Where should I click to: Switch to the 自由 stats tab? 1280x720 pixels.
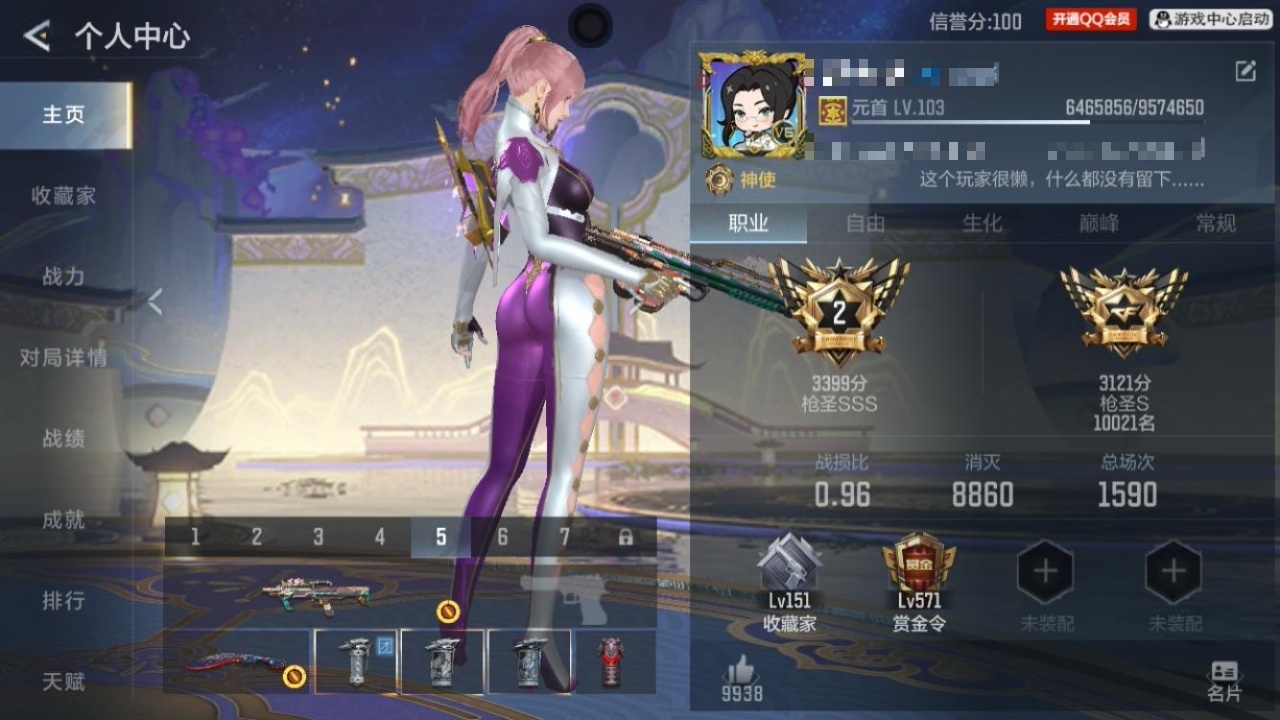click(x=866, y=224)
